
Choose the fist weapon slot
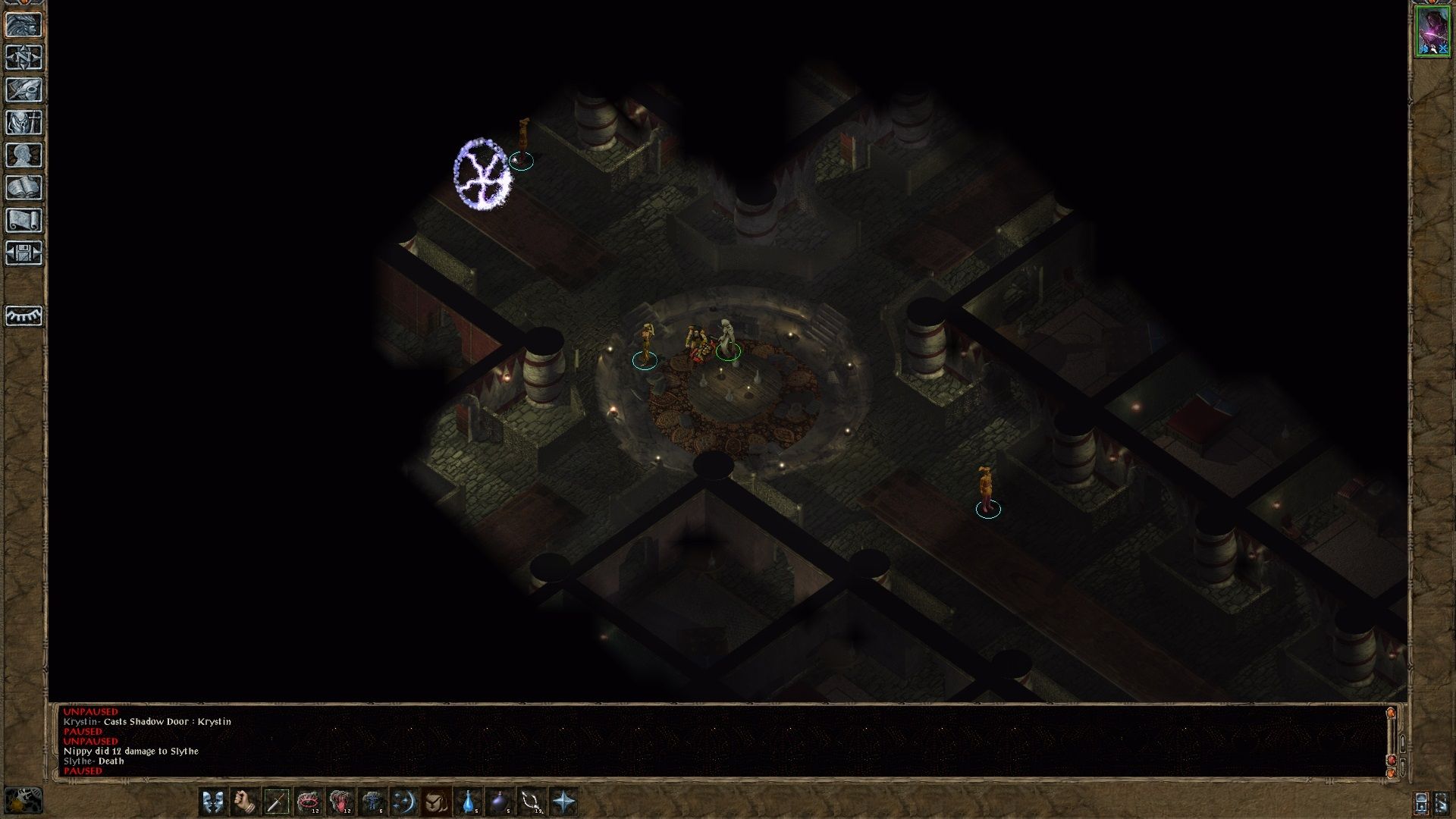tap(244, 801)
